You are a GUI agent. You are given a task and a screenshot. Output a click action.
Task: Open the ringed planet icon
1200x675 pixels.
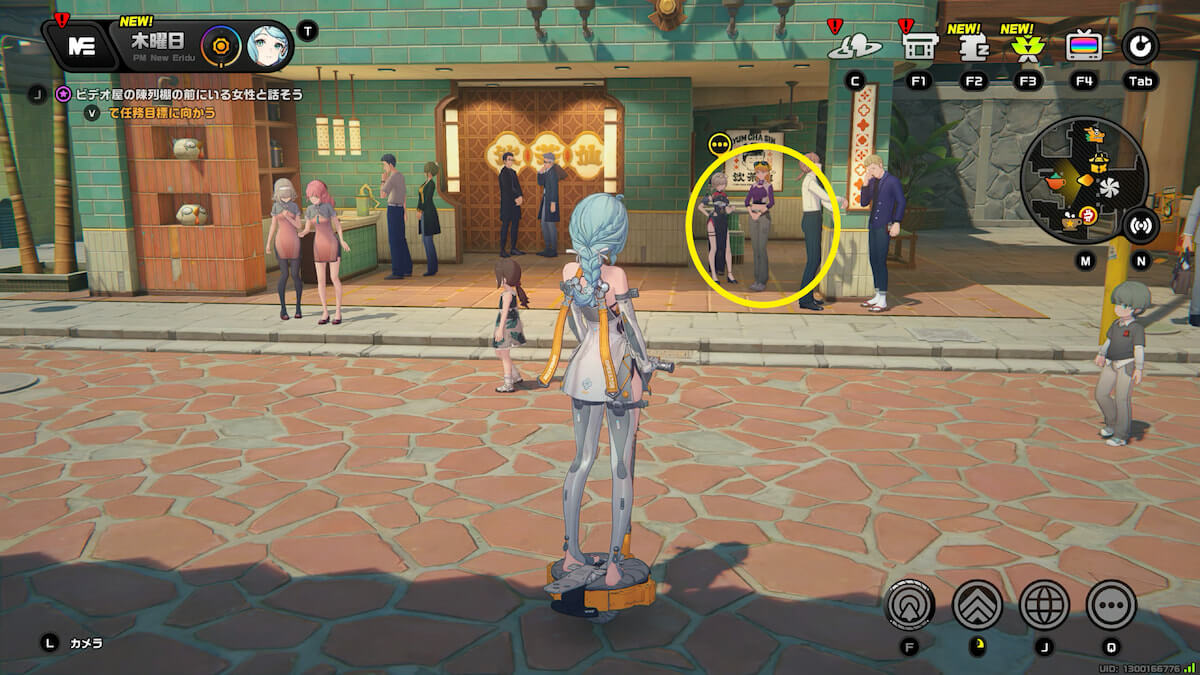coord(853,46)
